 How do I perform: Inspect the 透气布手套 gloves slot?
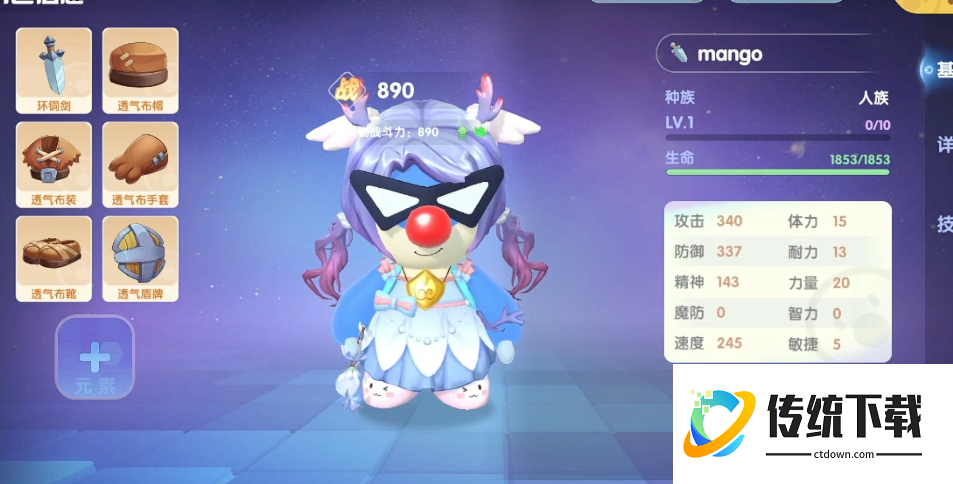coord(140,164)
